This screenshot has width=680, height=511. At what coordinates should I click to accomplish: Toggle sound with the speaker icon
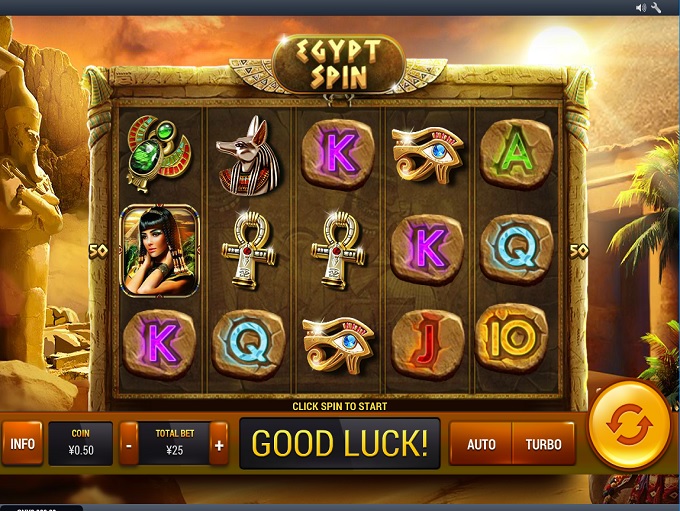point(642,8)
